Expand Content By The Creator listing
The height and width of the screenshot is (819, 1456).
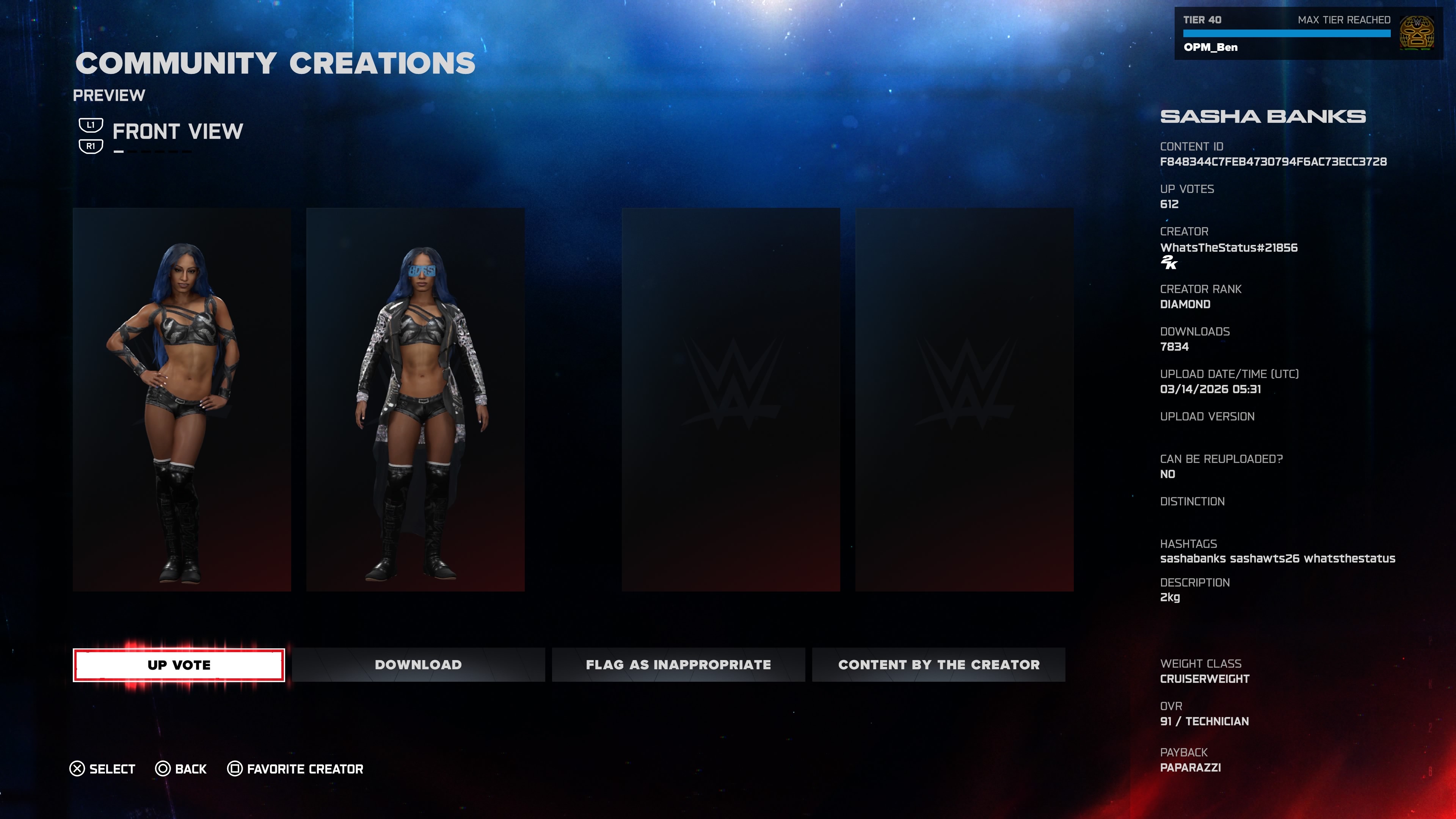[x=938, y=665]
